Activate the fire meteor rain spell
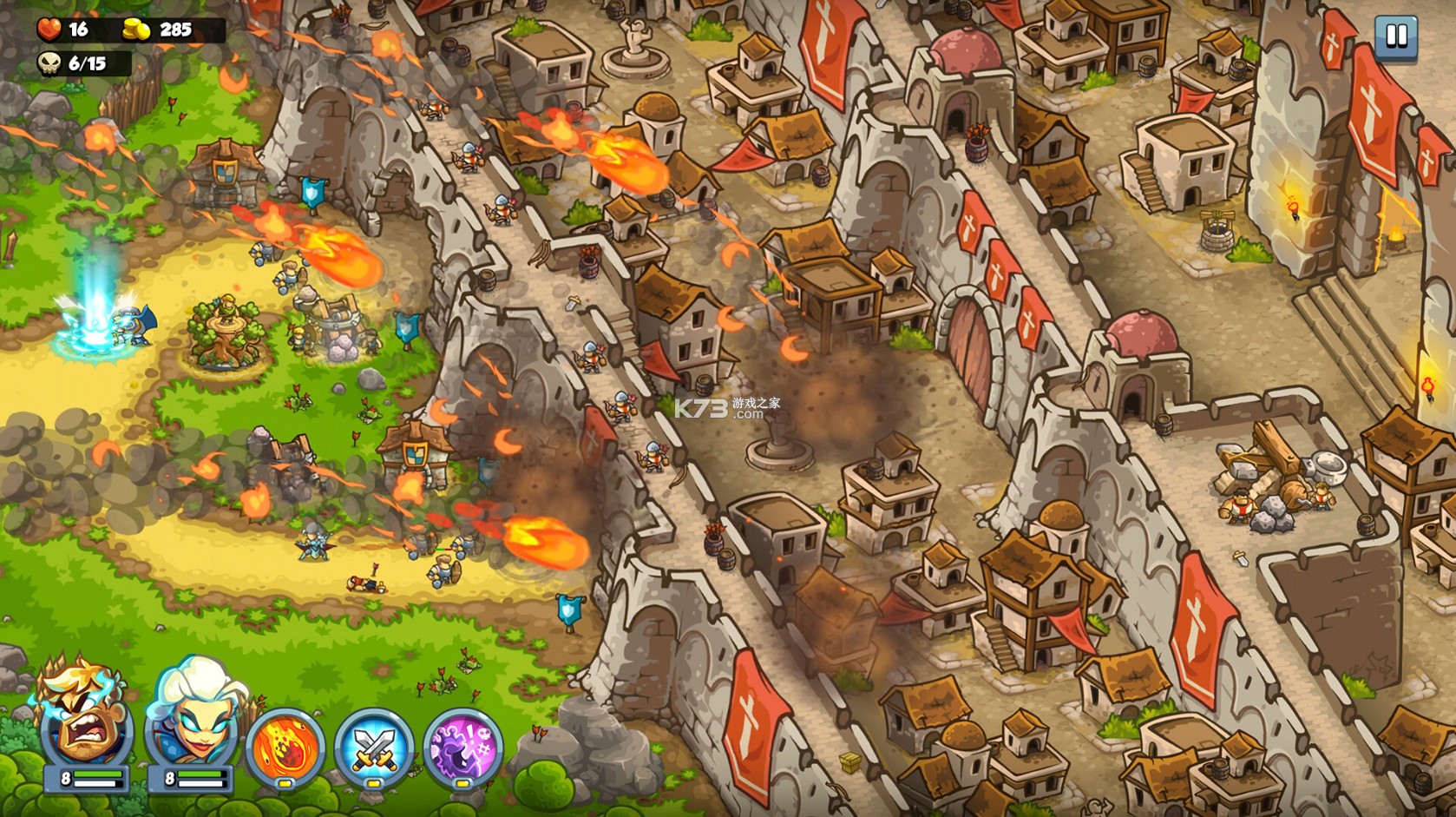This screenshot has height=817, width=1456. [285, 747]
